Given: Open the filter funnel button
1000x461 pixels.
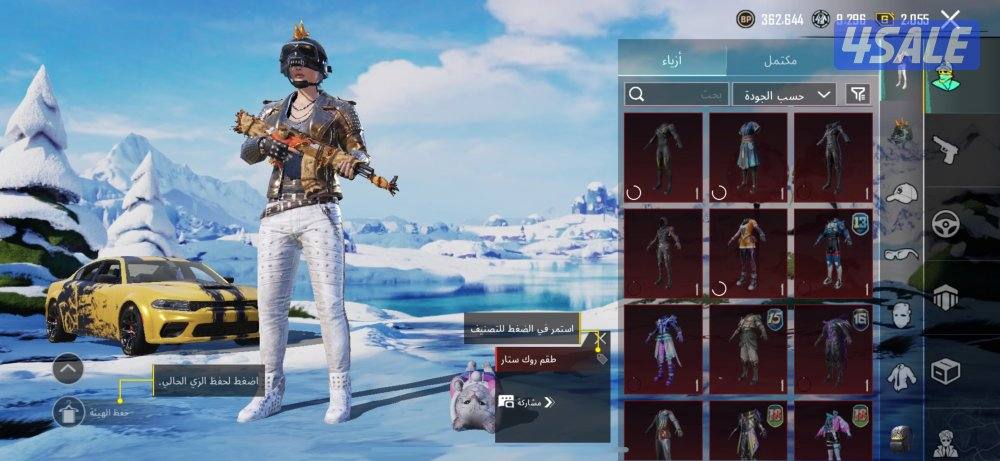Looking at the screenshot, I should (x=858, y=94).
